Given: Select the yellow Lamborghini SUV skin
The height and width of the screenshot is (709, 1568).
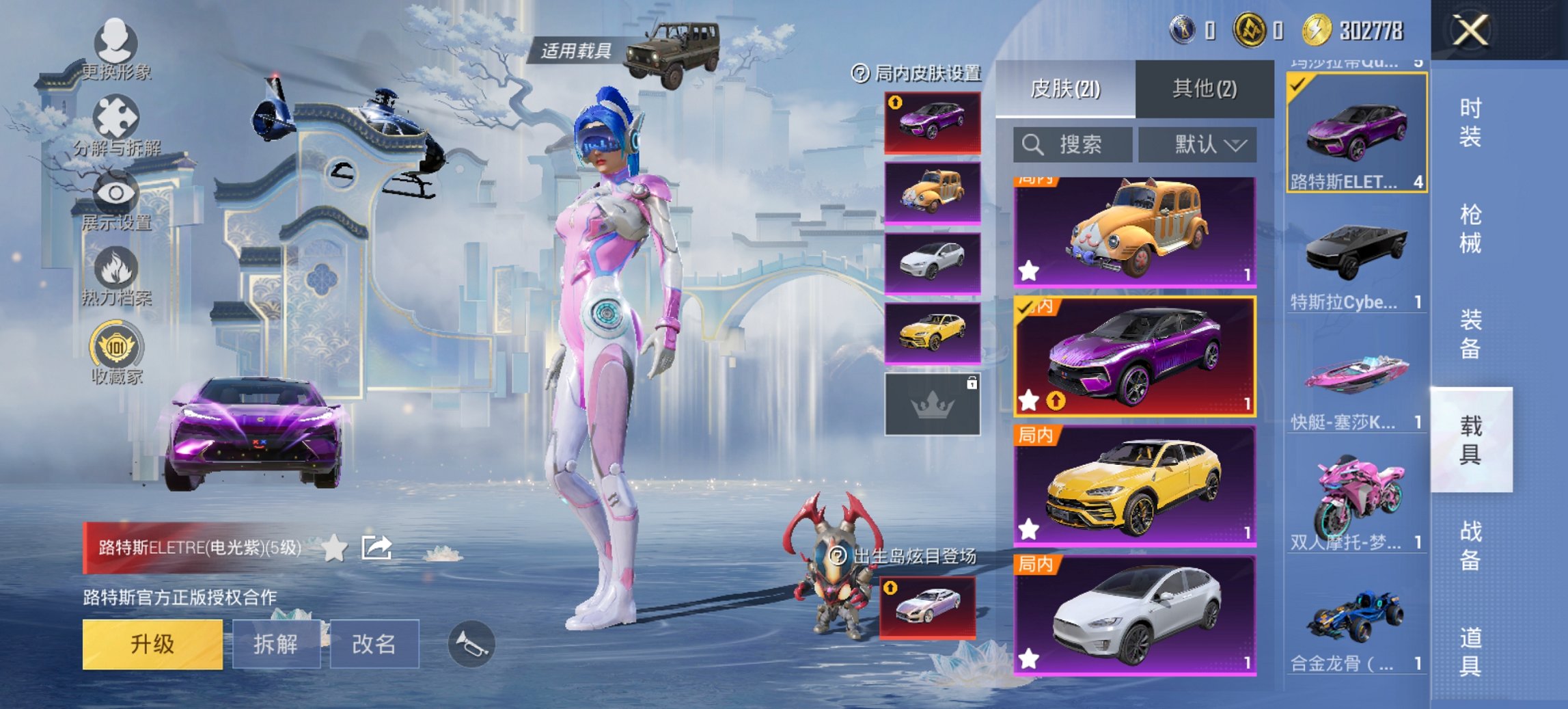Looking at the screenshot, I should pos(1135,485).
